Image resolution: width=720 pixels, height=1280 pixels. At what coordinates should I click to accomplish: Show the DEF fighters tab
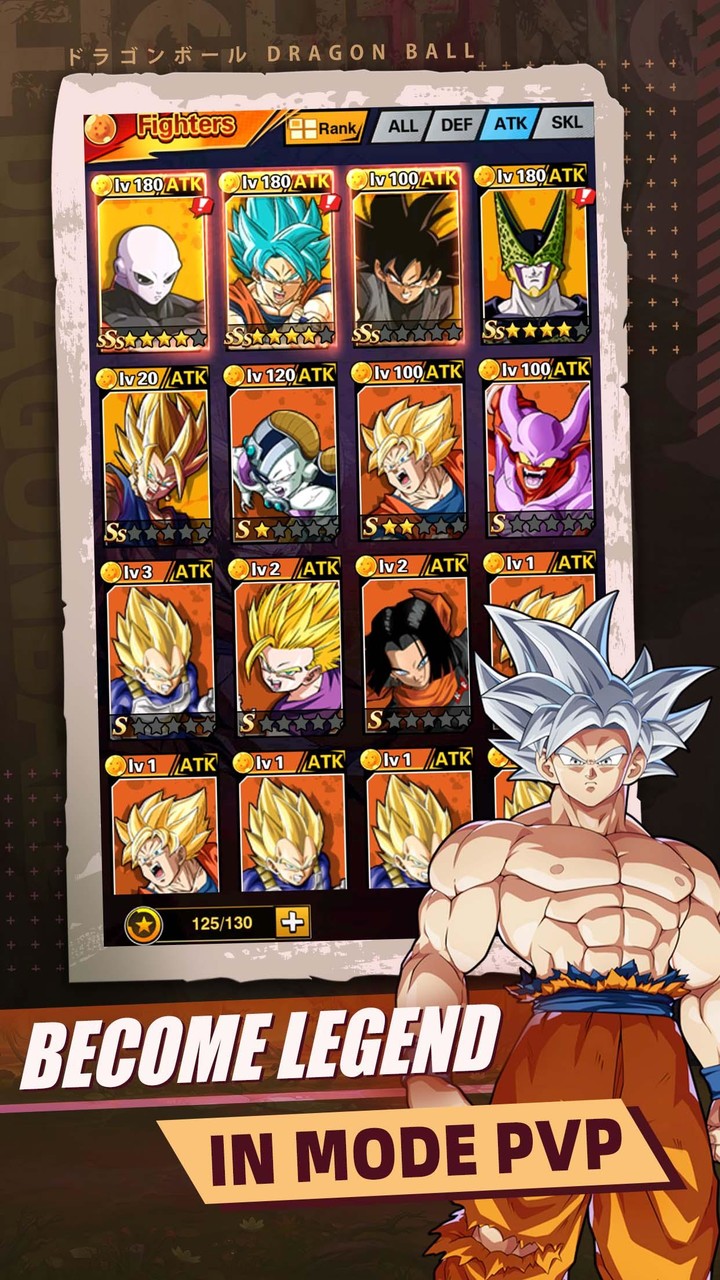pyautogui.click(x=456, y=126)
